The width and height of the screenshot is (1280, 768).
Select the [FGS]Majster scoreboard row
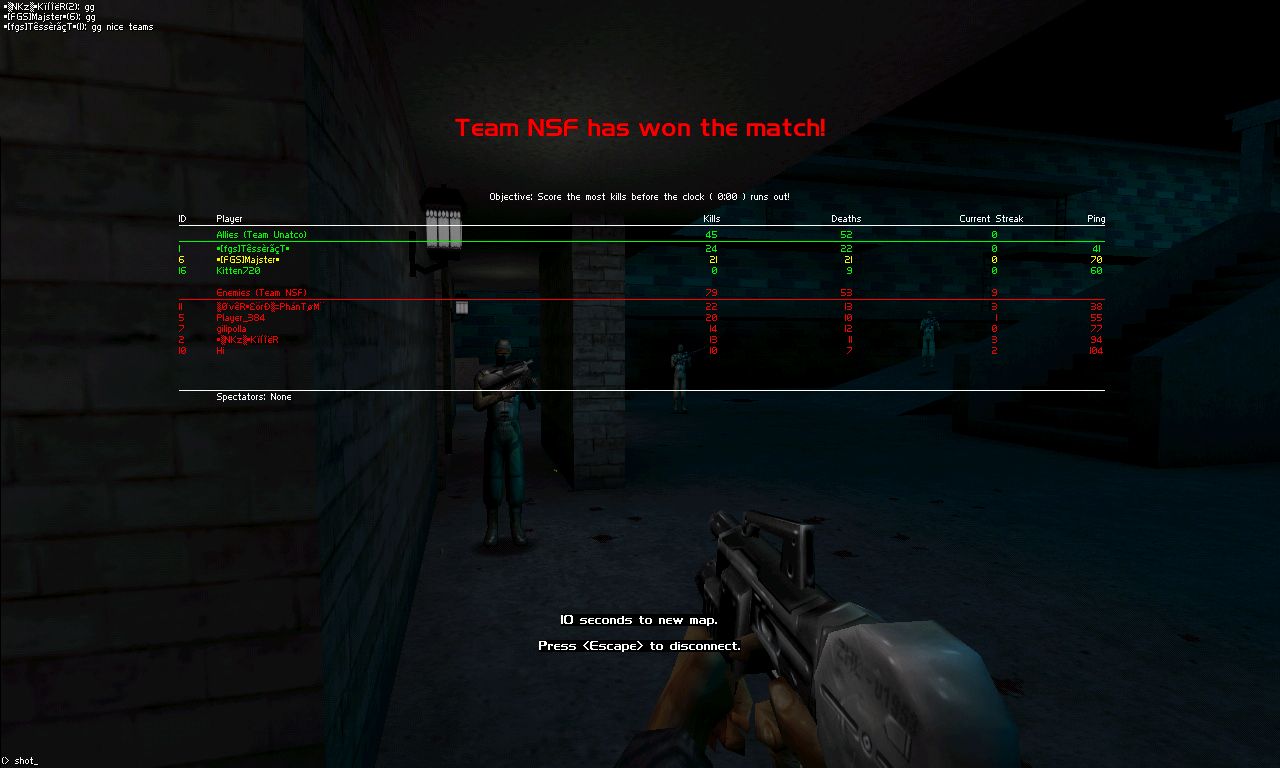pyautogui.click(x=248, y=259)
